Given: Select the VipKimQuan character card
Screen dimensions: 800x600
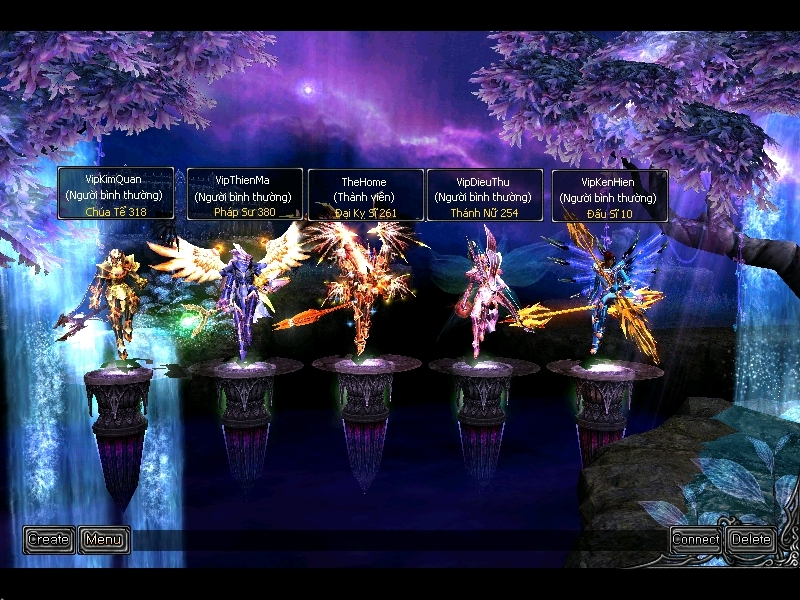Looking at the screenshot, I should [x=116, y=194].
